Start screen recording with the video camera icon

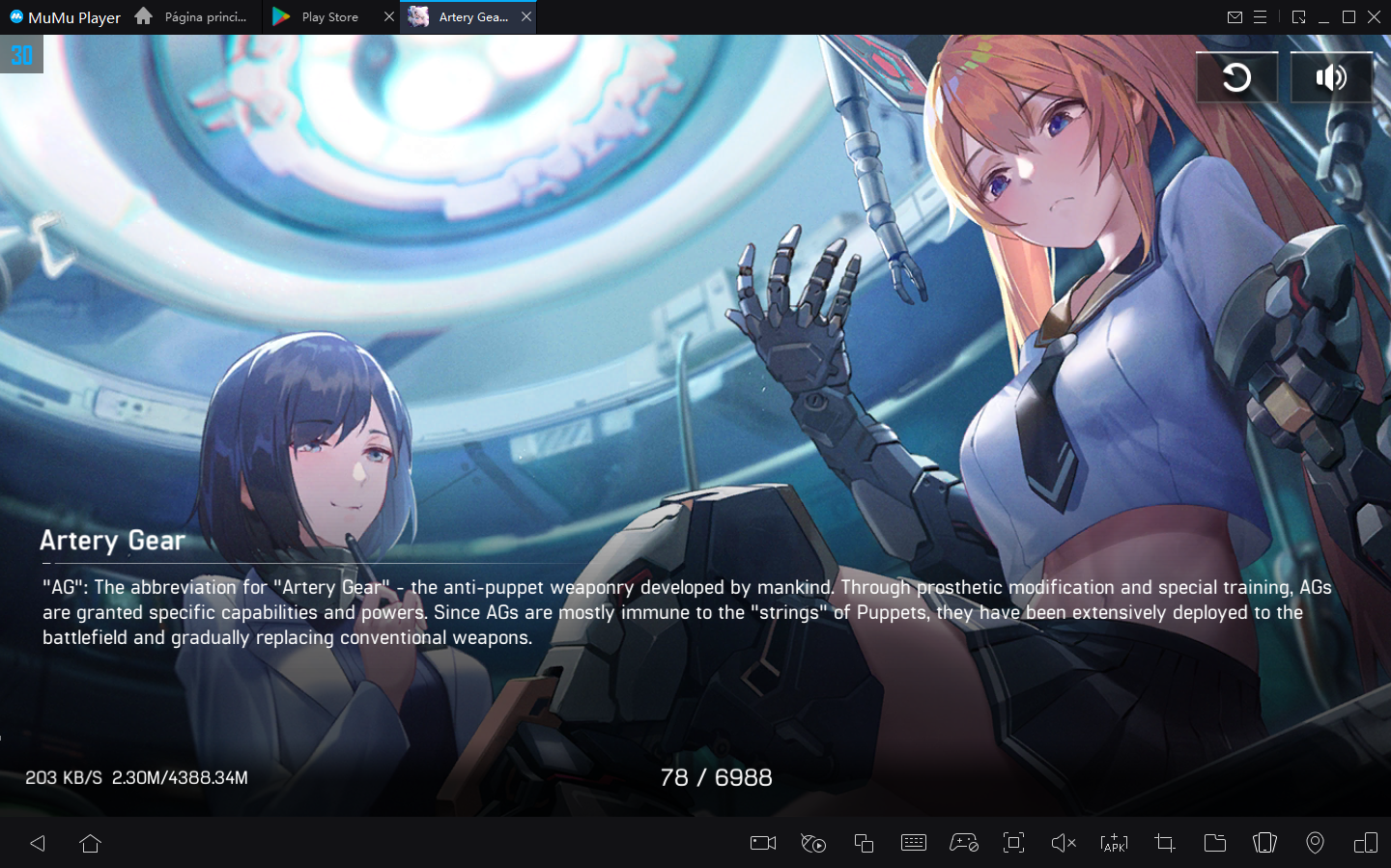[762, 843]
